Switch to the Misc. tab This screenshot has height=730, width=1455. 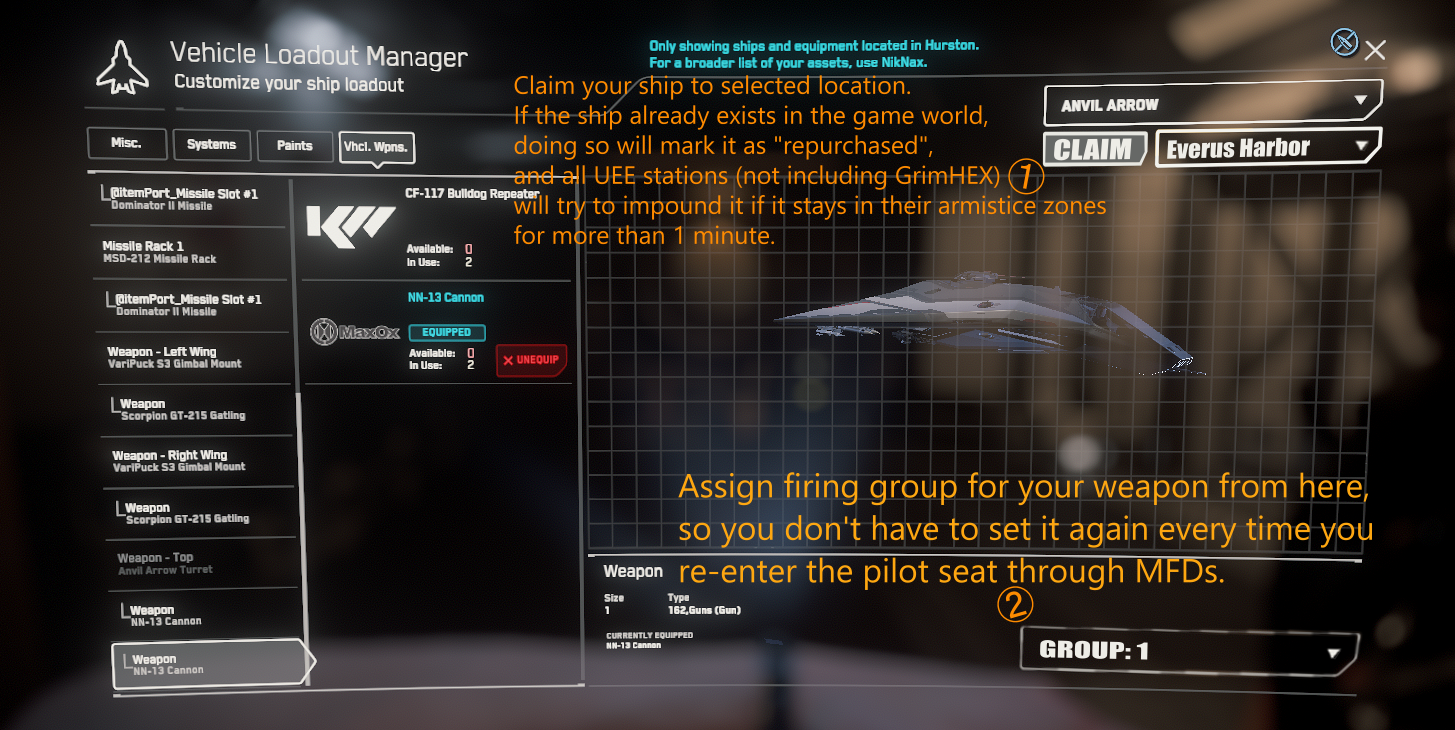click(126, 143)
